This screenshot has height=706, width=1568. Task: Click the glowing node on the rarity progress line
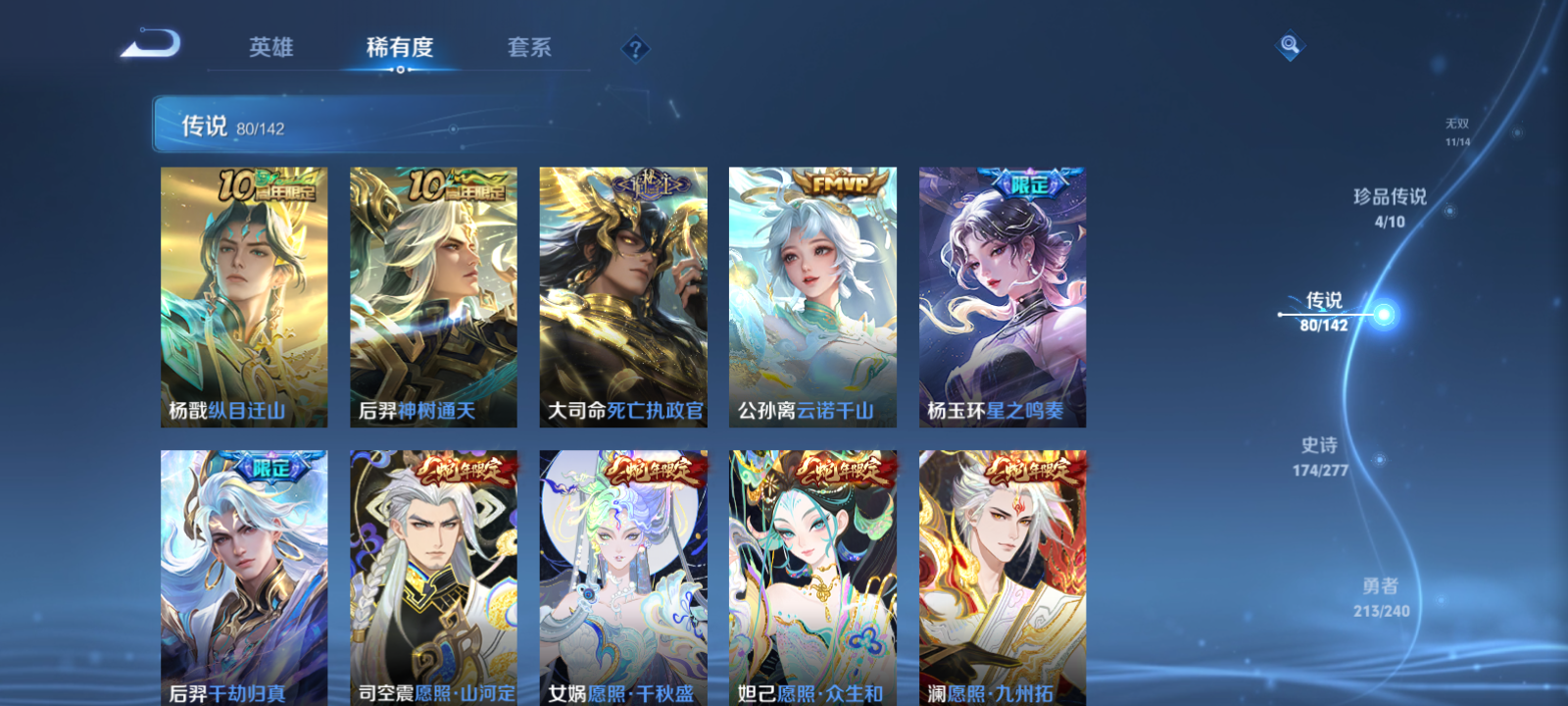pos(1382,312)
